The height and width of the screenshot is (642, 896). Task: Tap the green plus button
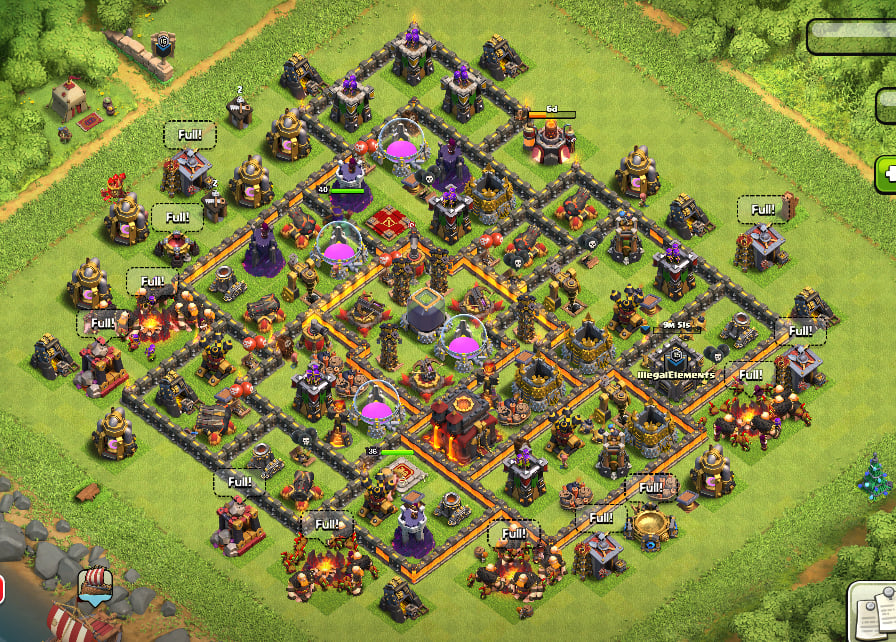[886, 174]
